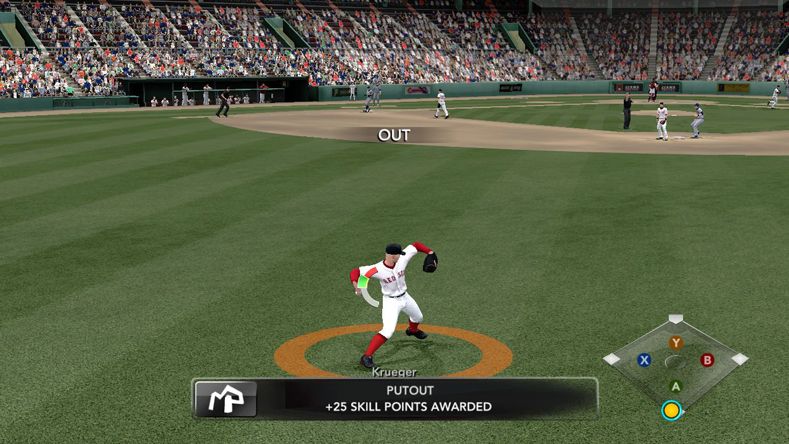This screenshot has width=789, height=444.
Task: Click the MP logo icon beside PUTOUT
Action: tap(225, 398)
